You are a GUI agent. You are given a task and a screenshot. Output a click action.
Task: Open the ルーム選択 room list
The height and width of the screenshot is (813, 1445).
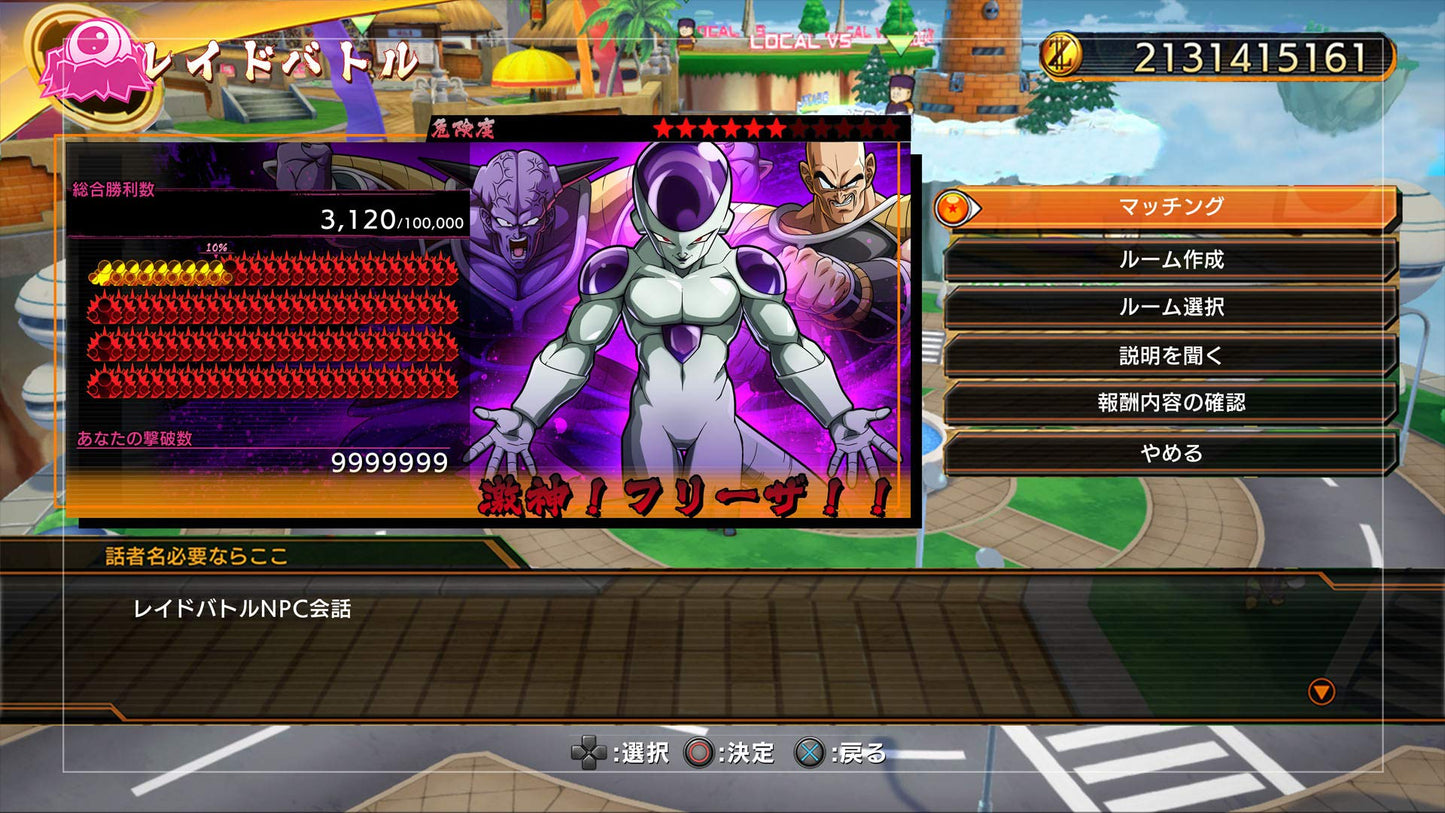(1173, 307)
